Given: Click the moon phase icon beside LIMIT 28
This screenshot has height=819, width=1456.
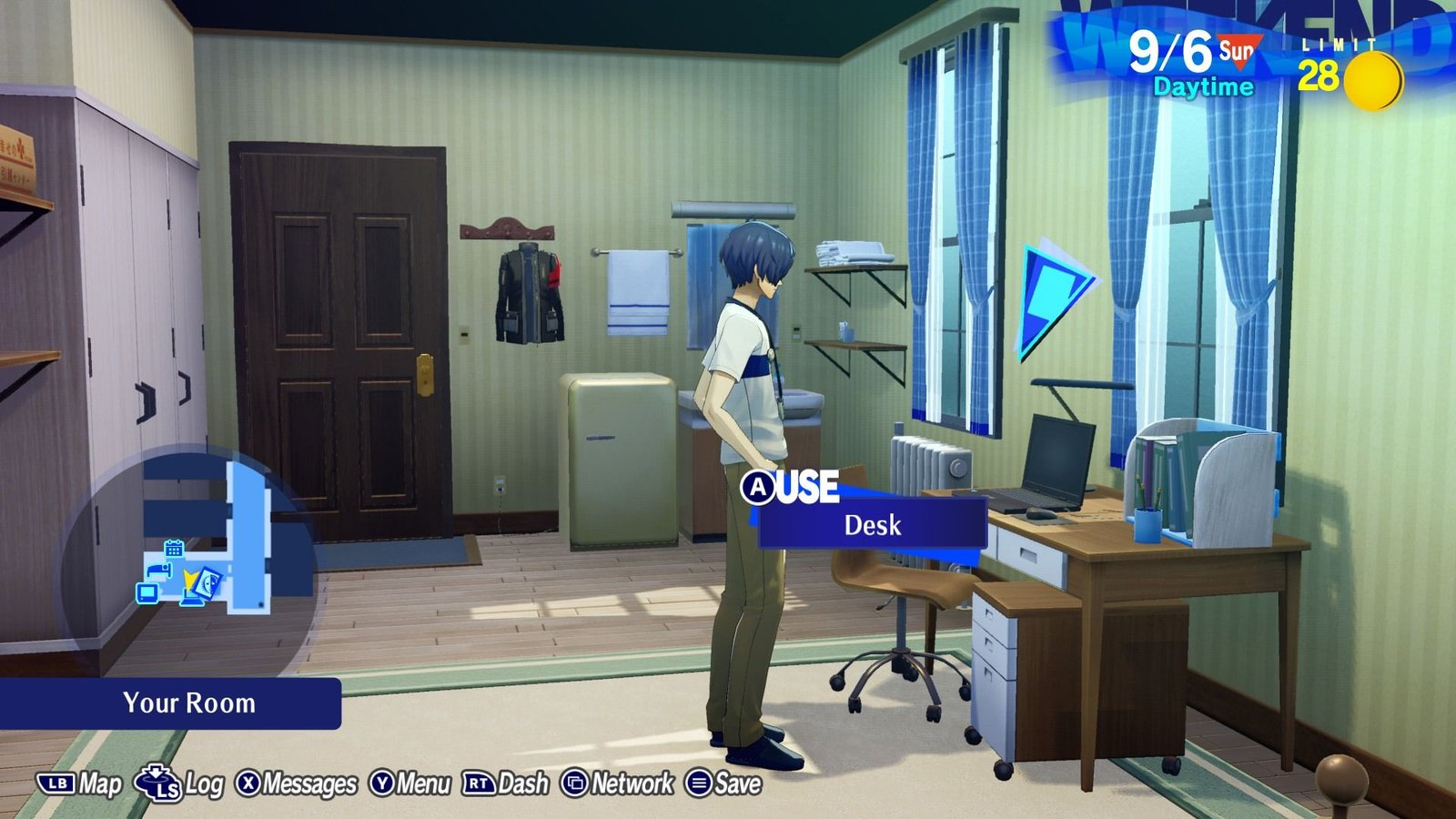Looking at the screenshot, I should click(x=1376, y=80).
